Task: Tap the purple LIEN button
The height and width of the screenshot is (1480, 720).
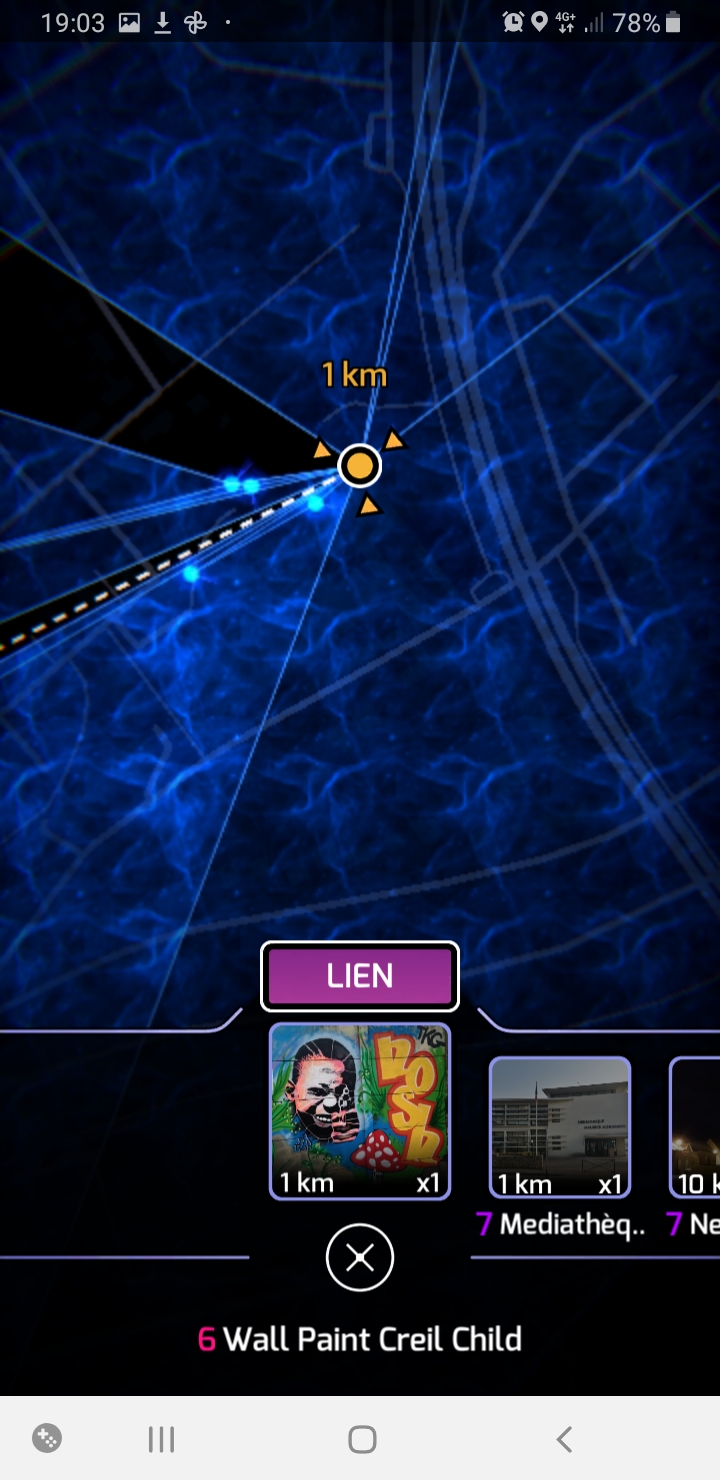Action: tap(360, 976)
